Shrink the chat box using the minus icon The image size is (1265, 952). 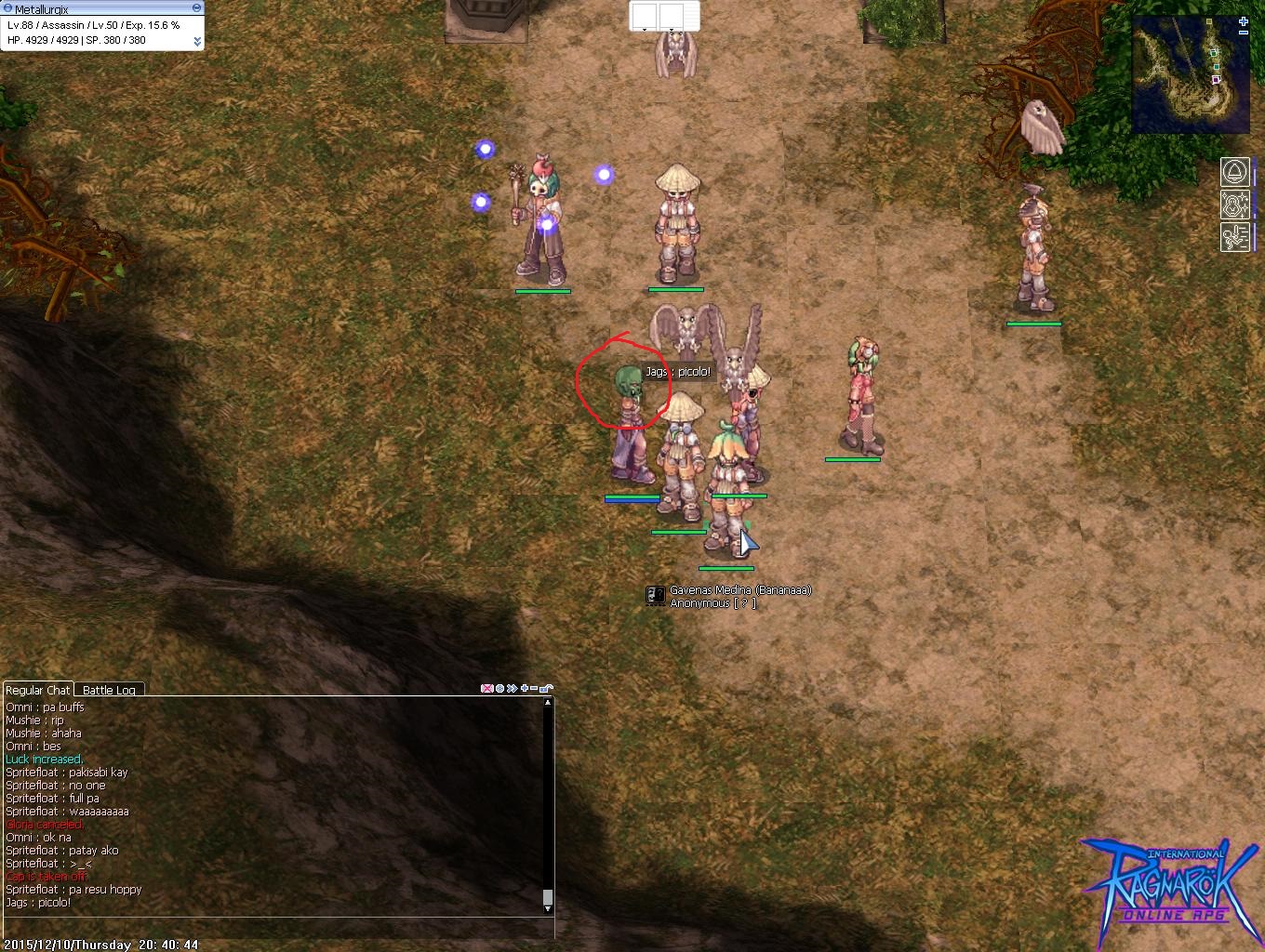[533, 688]
